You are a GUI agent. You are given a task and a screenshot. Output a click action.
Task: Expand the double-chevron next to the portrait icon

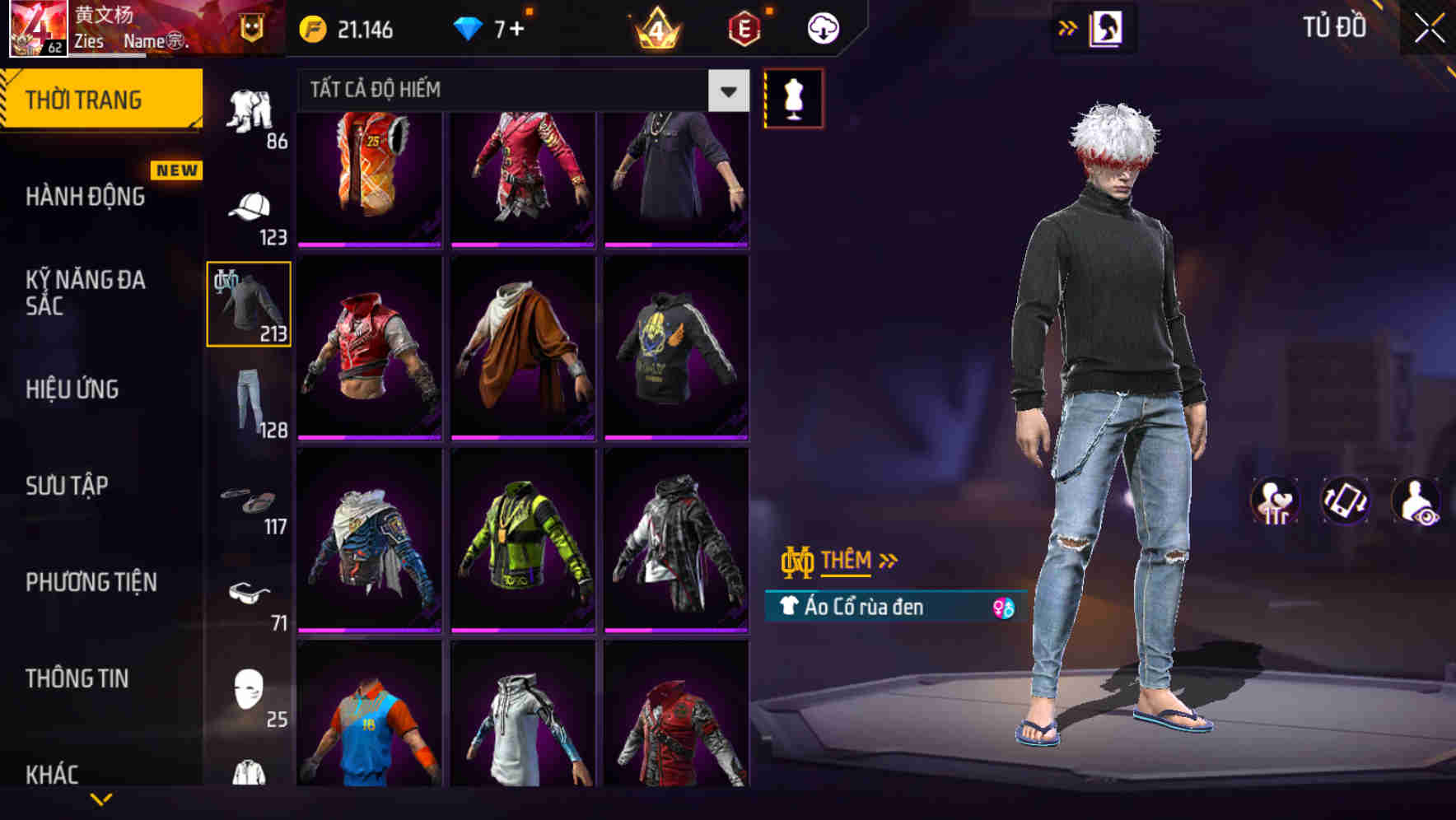pos(1066,26)
